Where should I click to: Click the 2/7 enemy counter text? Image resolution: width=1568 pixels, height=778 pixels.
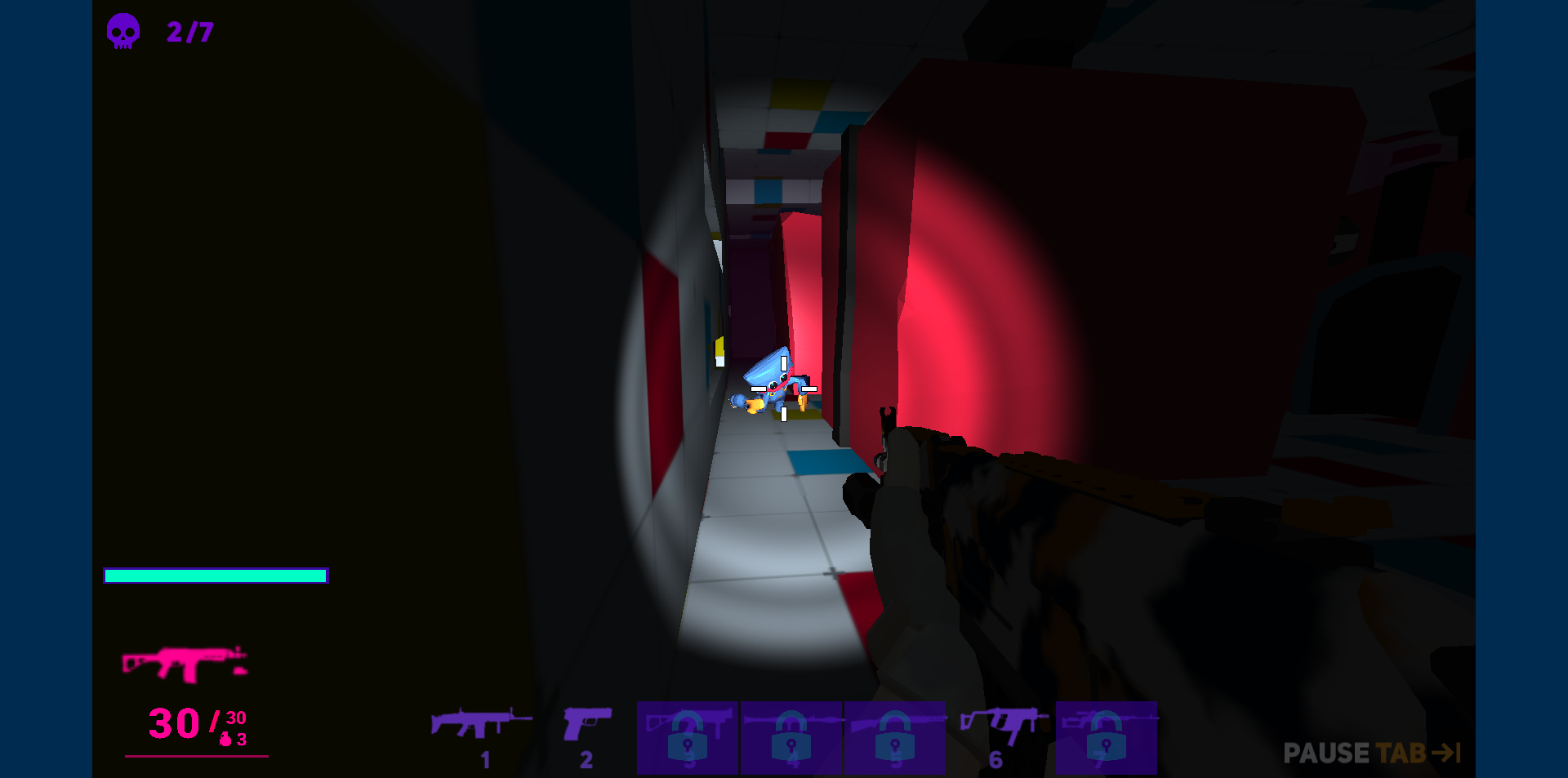(189, 33)
